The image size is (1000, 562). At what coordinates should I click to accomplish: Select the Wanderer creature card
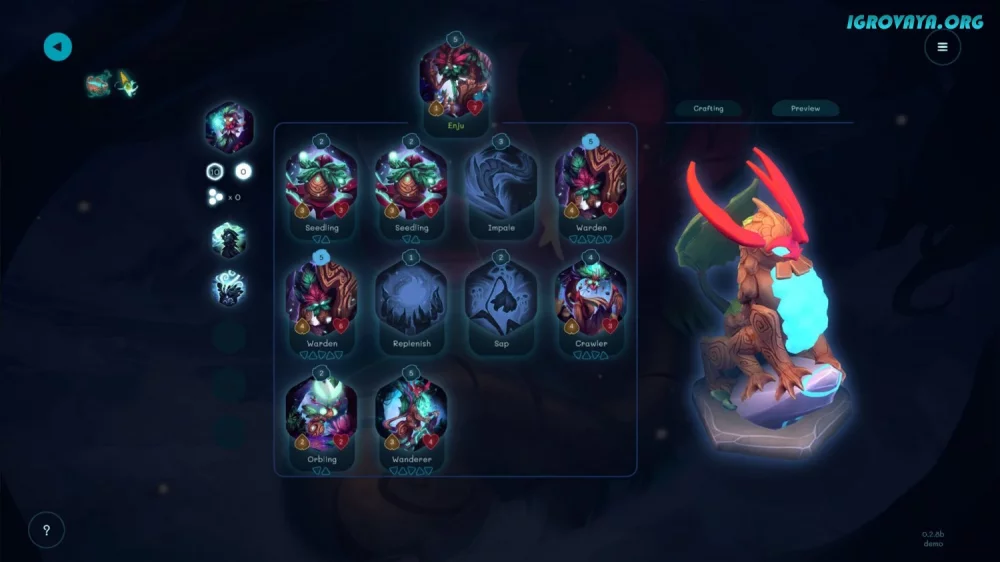pos(411,416)
